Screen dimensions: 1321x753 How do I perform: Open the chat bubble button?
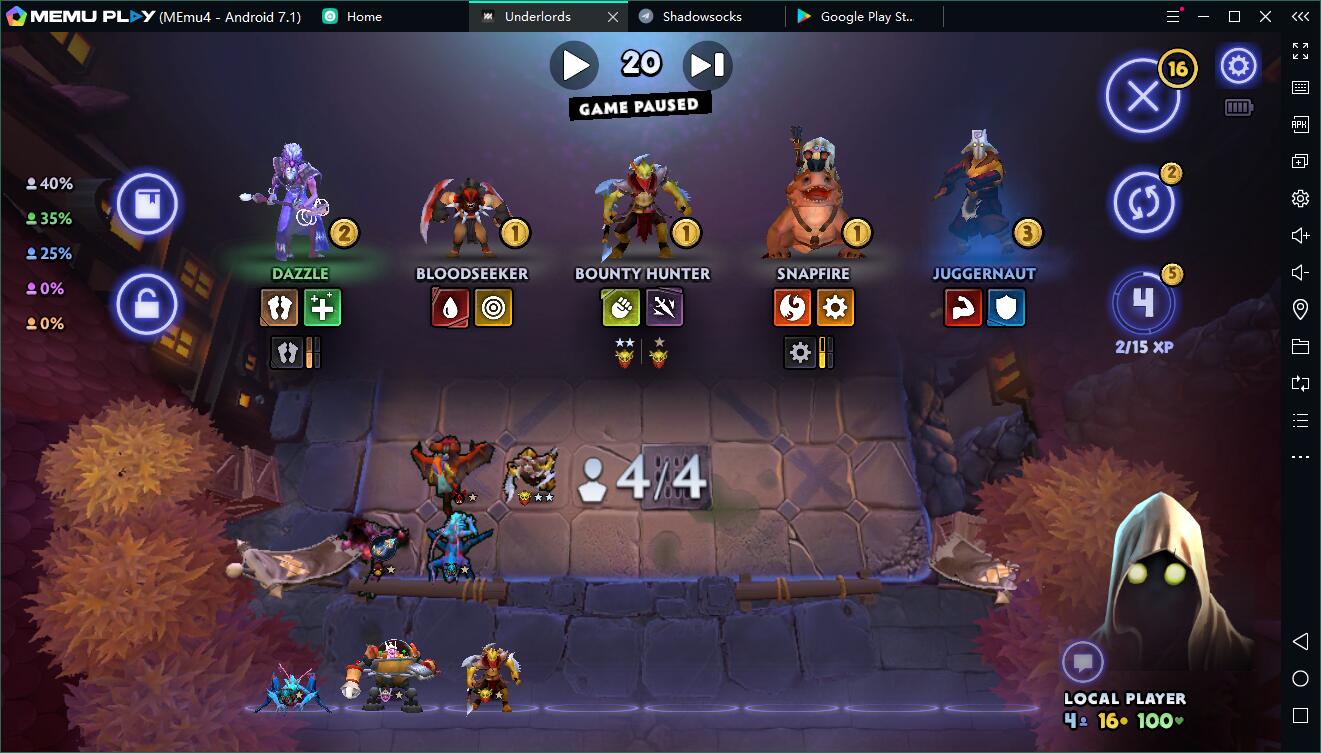[1082, 662]
